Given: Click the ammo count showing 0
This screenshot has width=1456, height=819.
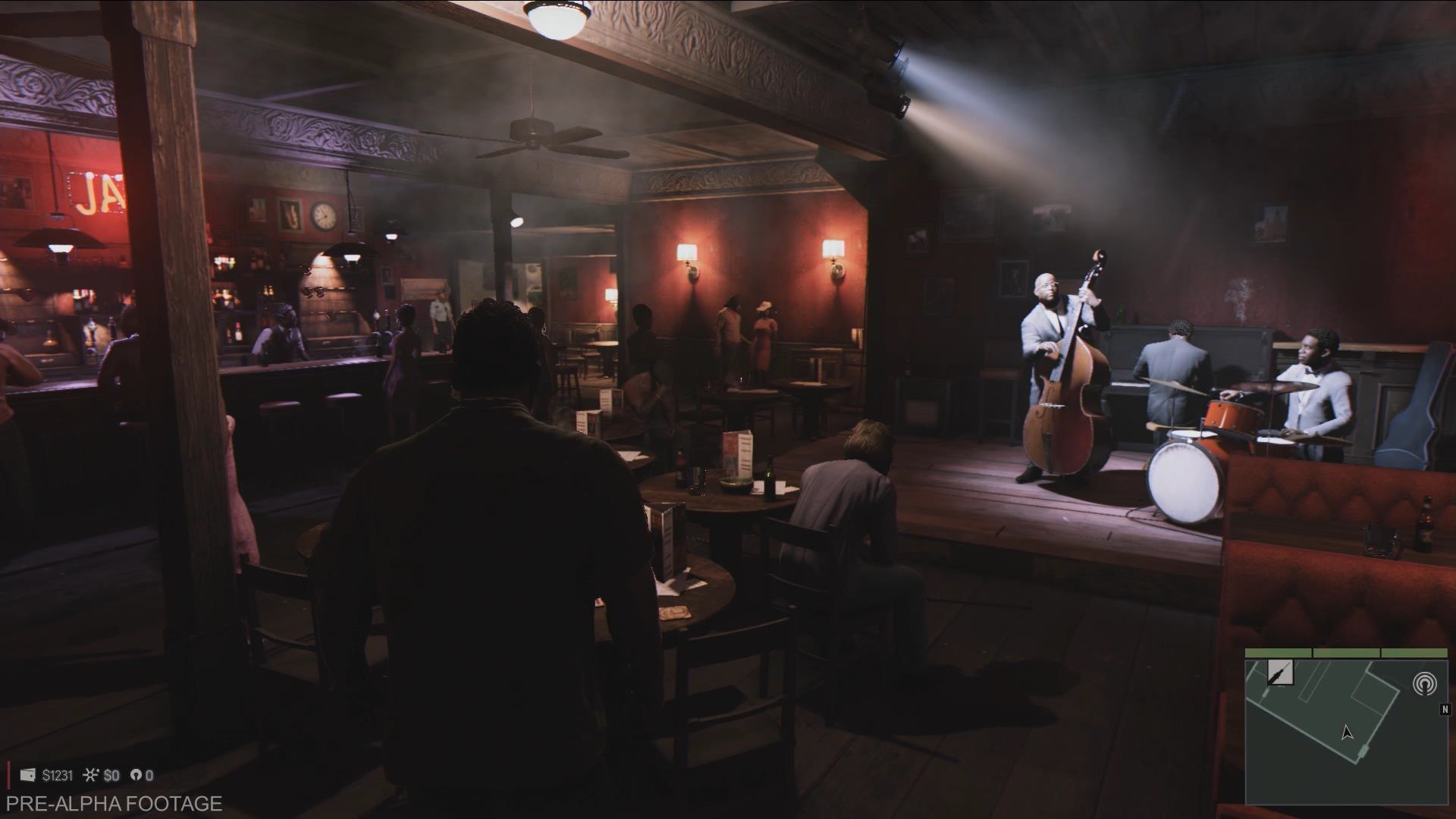Looking at the screenshot, I should tap(149, 775).
